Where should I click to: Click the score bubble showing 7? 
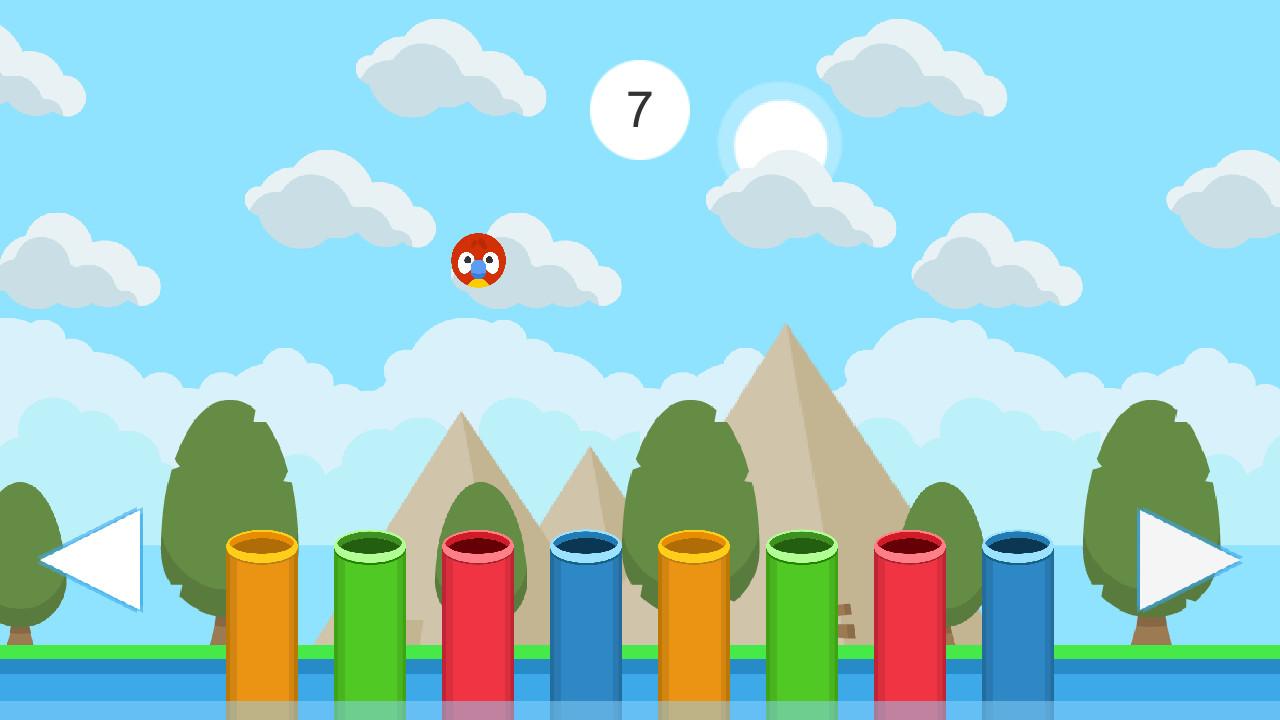640,108
